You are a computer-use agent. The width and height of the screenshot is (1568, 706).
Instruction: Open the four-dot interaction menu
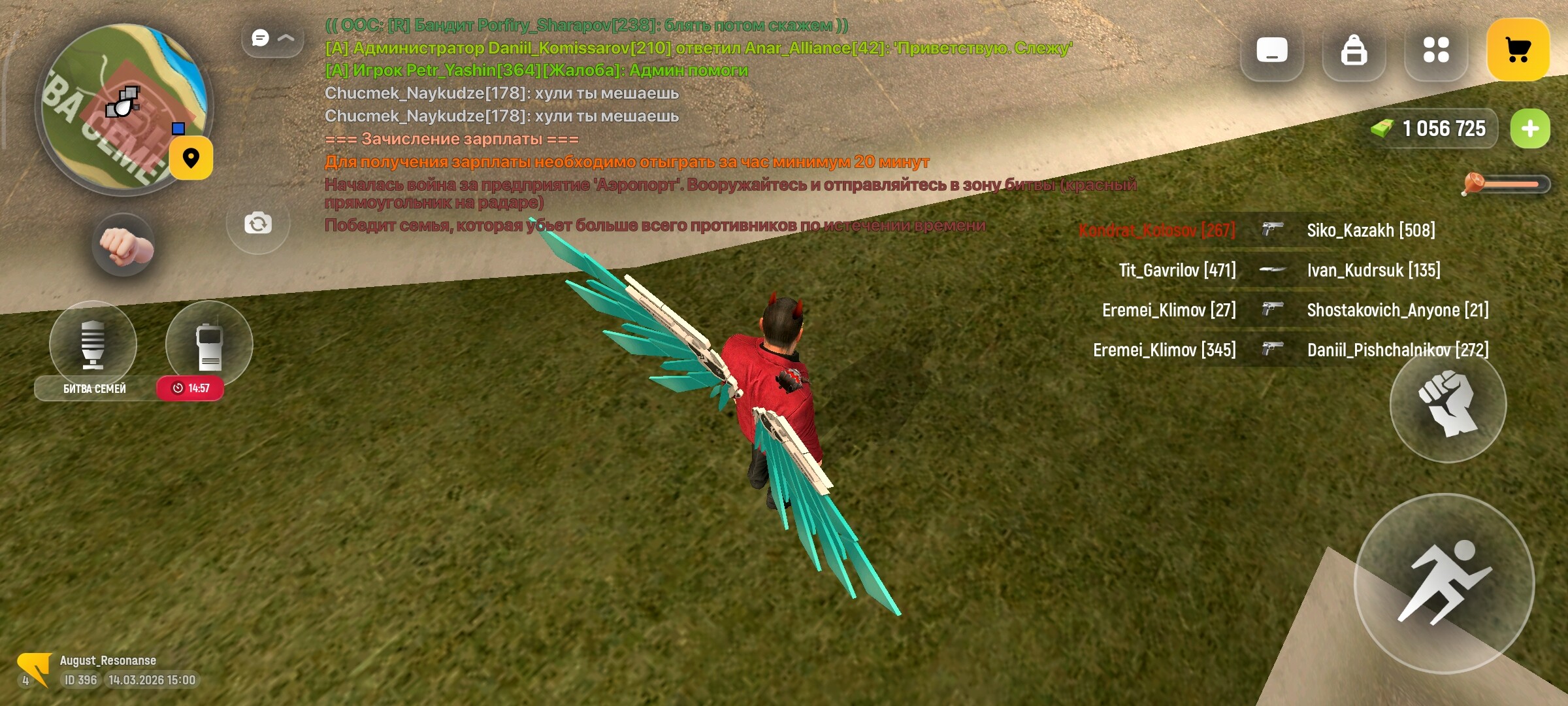click(x=1436, y=50)
